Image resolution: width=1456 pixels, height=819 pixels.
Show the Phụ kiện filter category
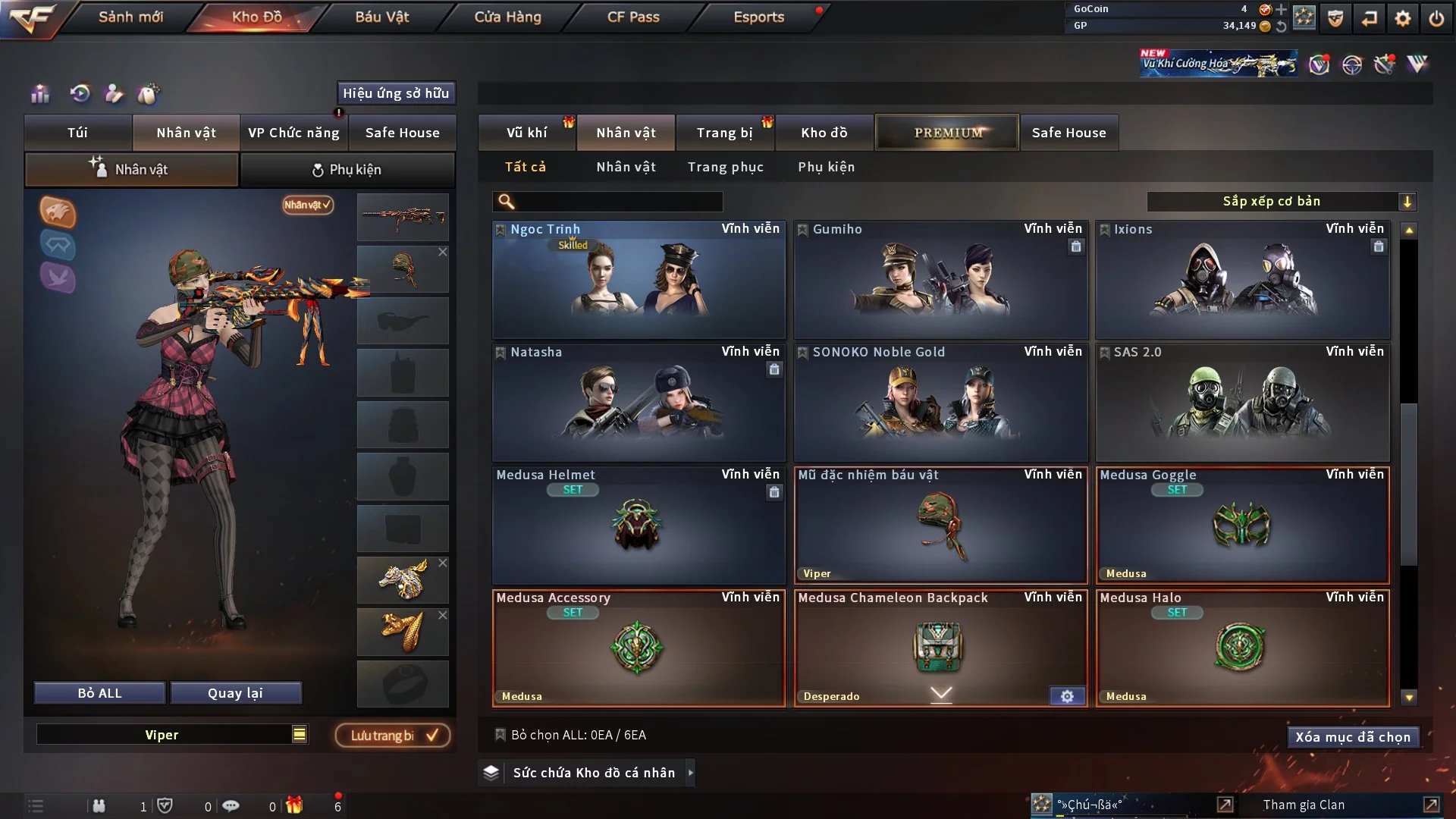[826, 167]
